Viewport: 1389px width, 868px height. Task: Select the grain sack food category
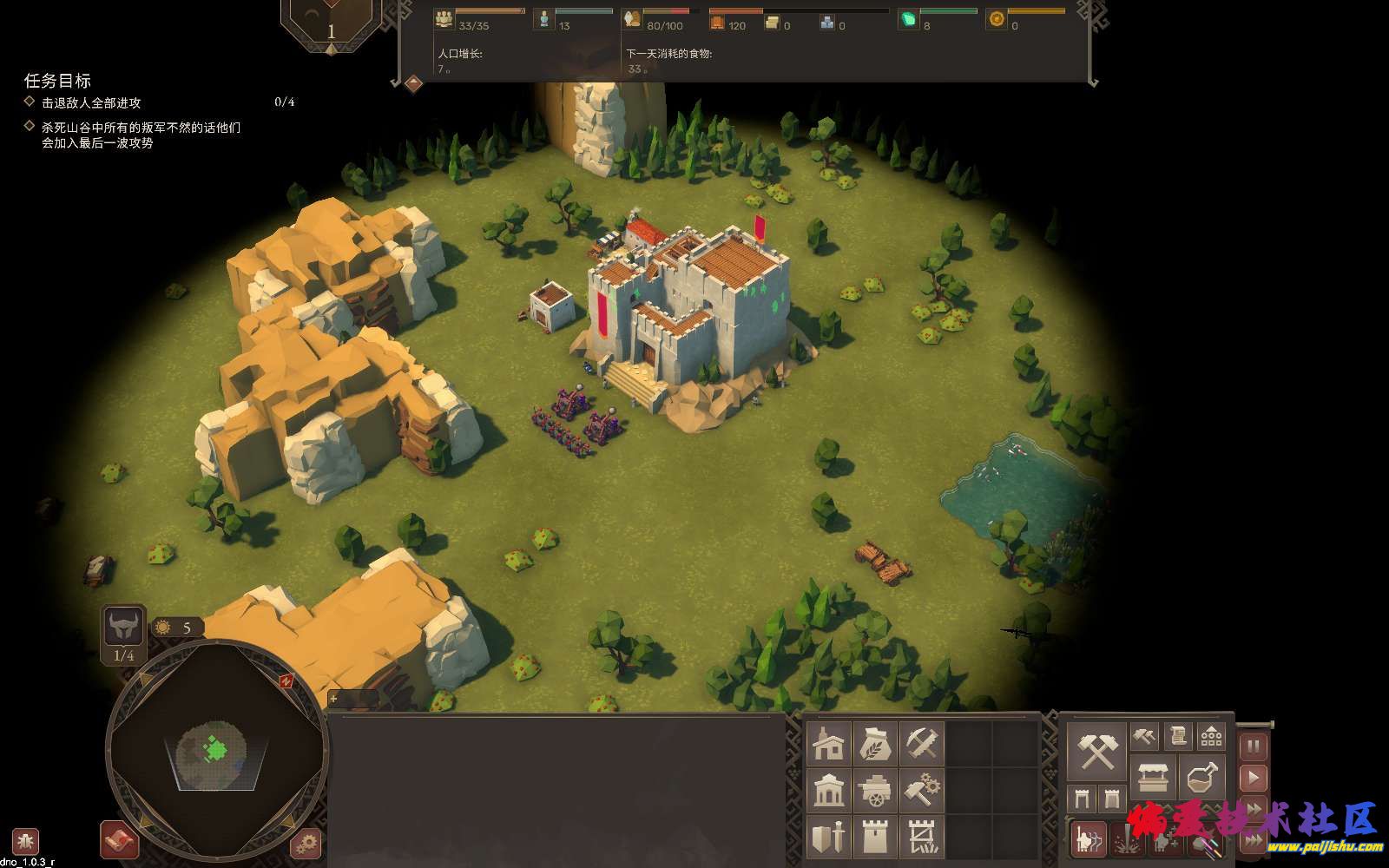875,744
